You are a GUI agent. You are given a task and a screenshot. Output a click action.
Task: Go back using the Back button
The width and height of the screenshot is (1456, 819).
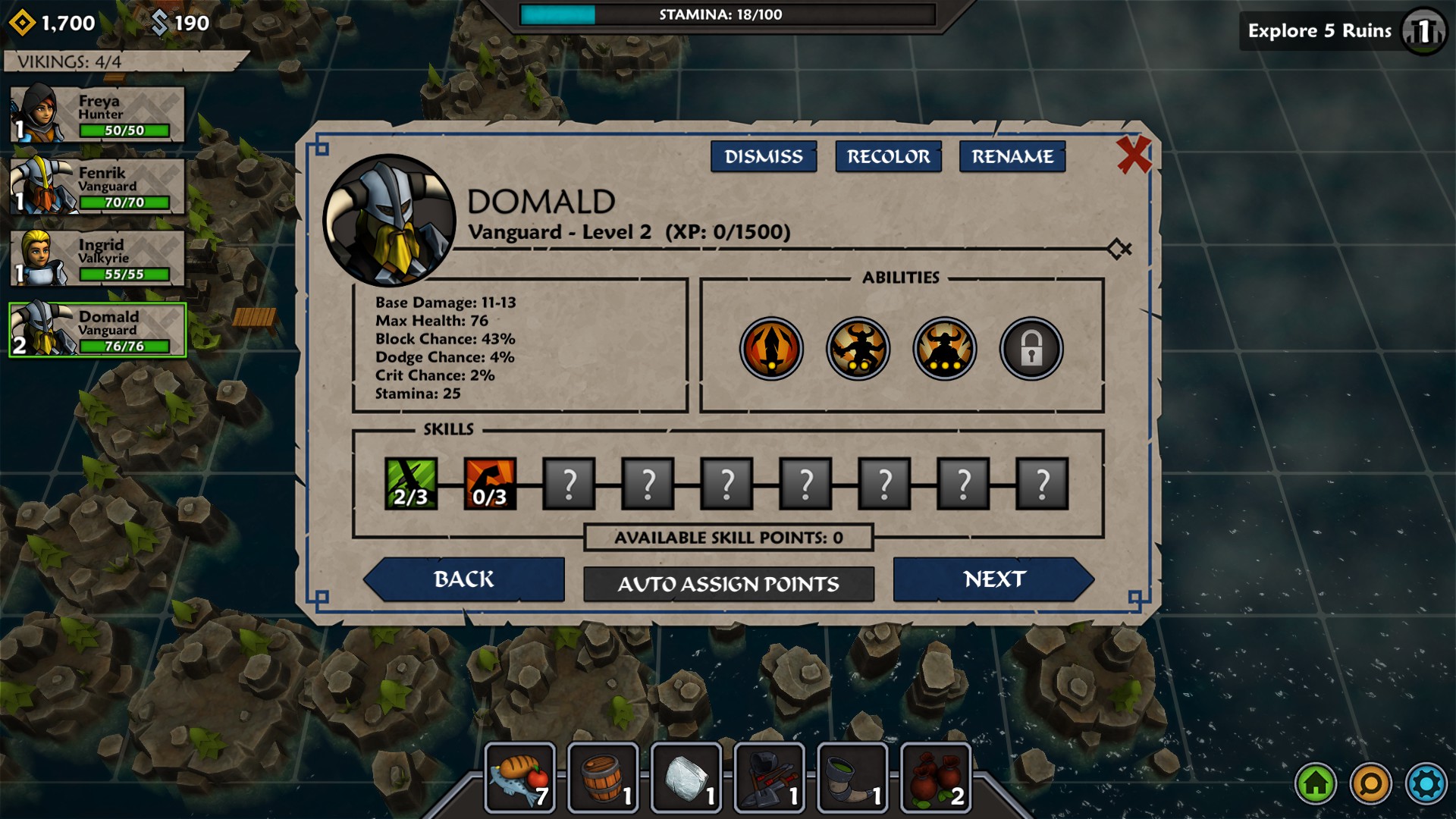(x=464, y=579)
